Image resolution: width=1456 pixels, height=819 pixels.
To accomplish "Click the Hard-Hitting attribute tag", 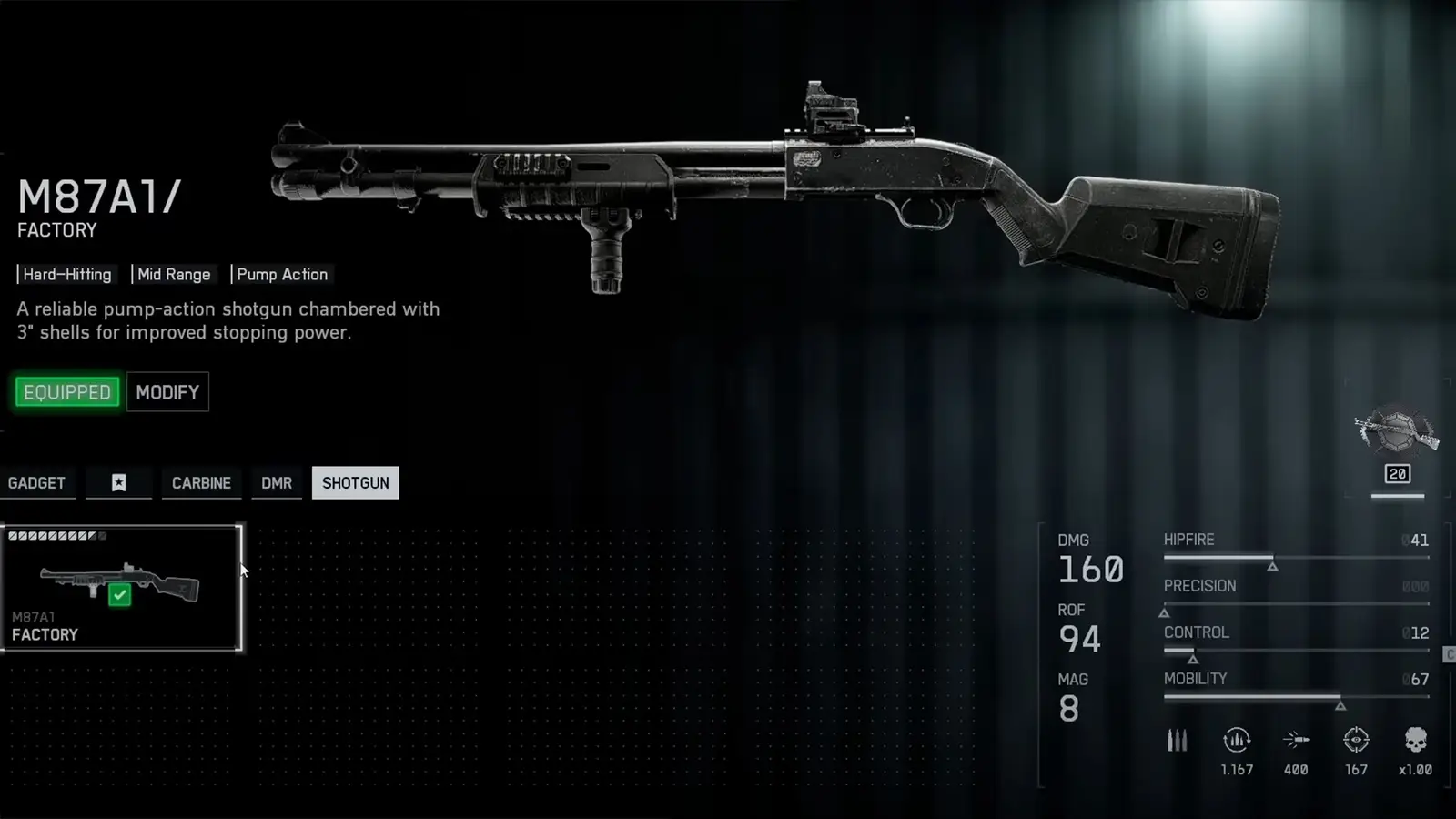I will [x=67, y=274].
